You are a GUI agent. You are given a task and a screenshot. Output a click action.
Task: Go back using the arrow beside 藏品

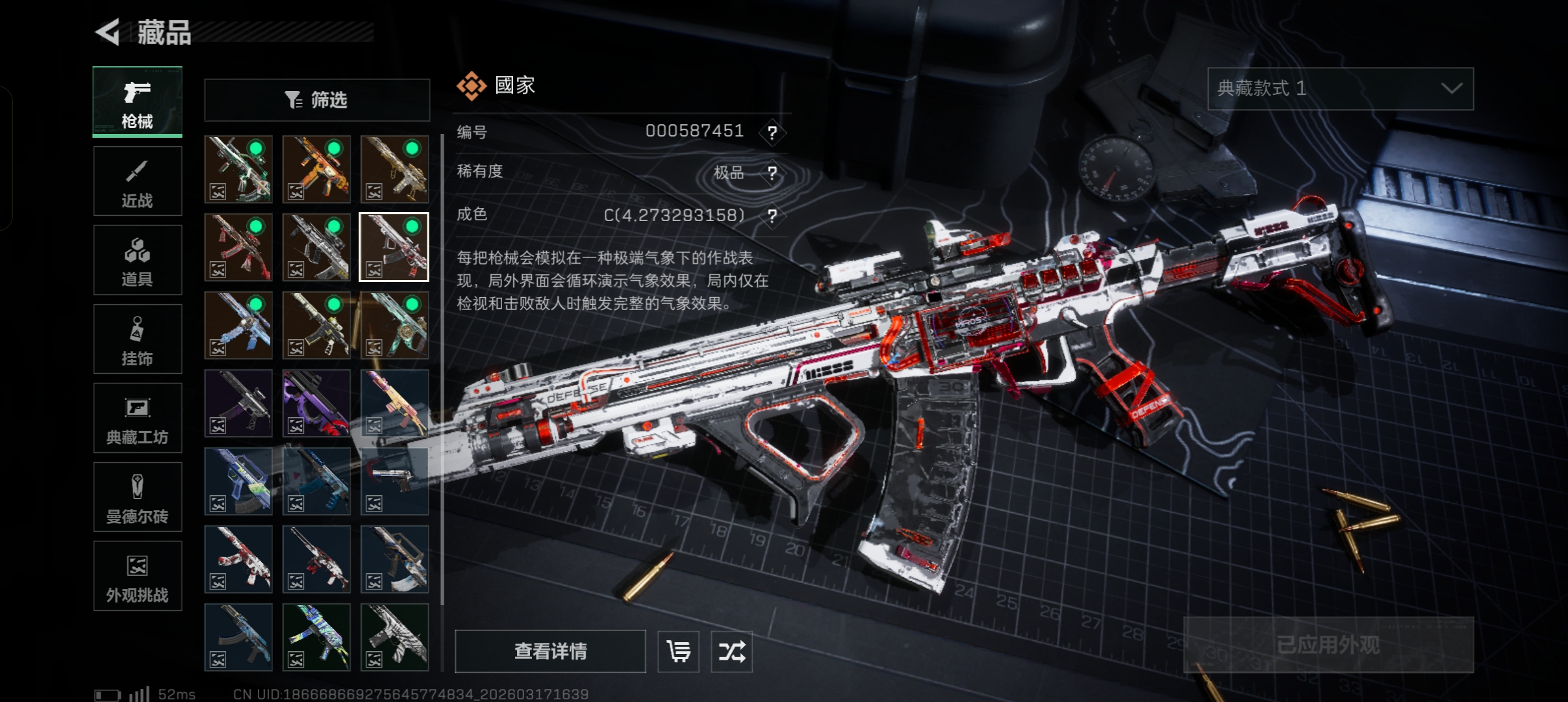[x=108, y=32]
